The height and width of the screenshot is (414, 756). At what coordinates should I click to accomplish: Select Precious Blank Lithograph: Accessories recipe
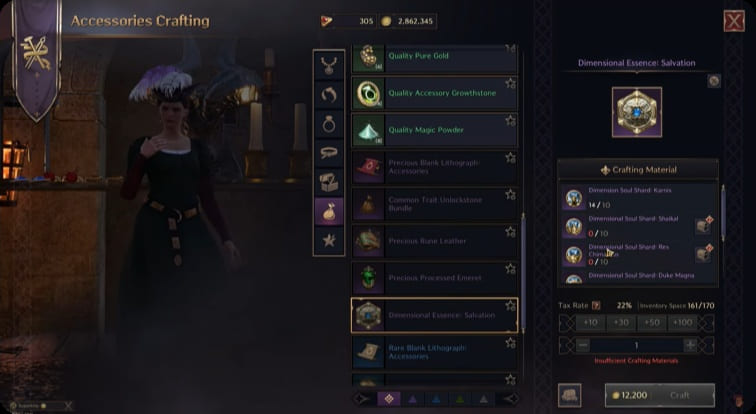point(433,167)
